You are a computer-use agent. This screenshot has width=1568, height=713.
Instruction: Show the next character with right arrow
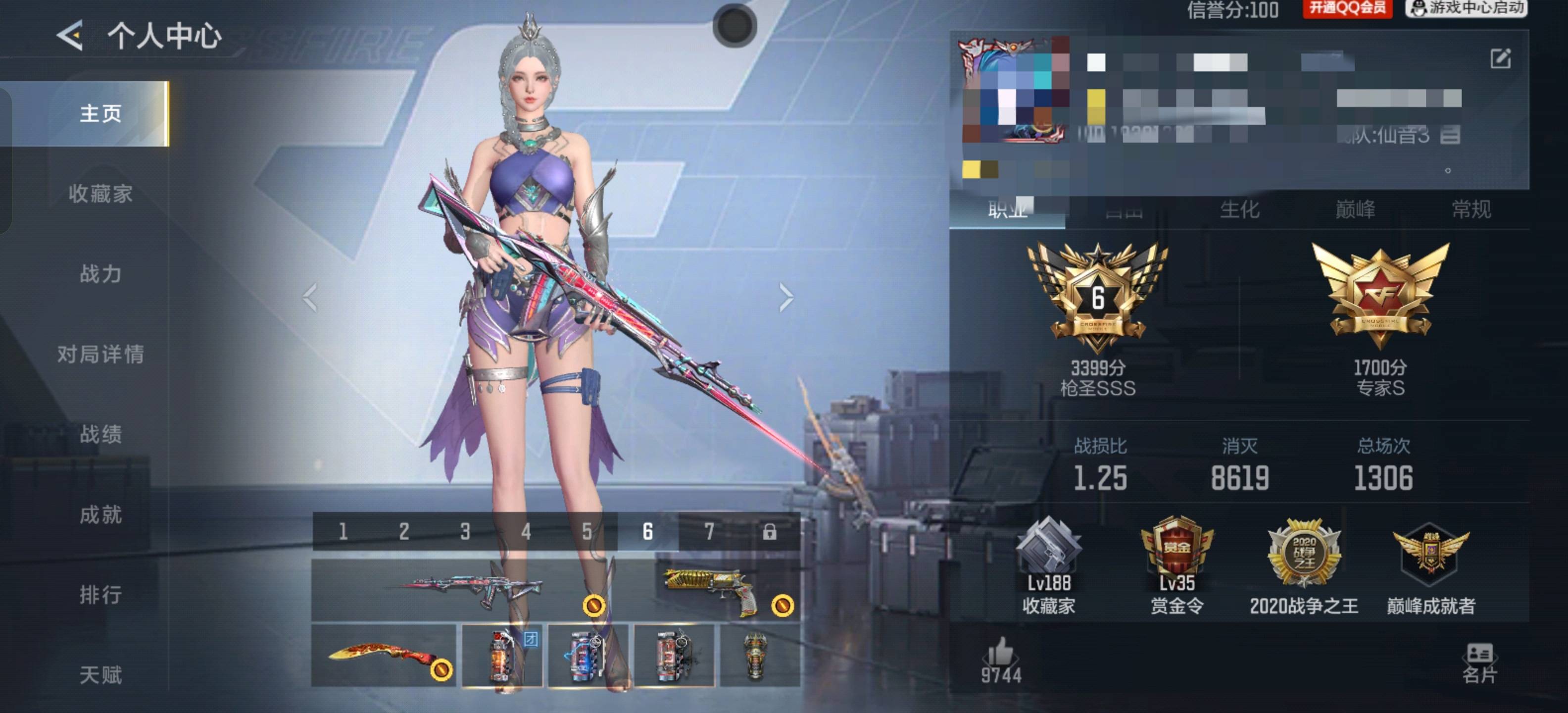(786, 298)
